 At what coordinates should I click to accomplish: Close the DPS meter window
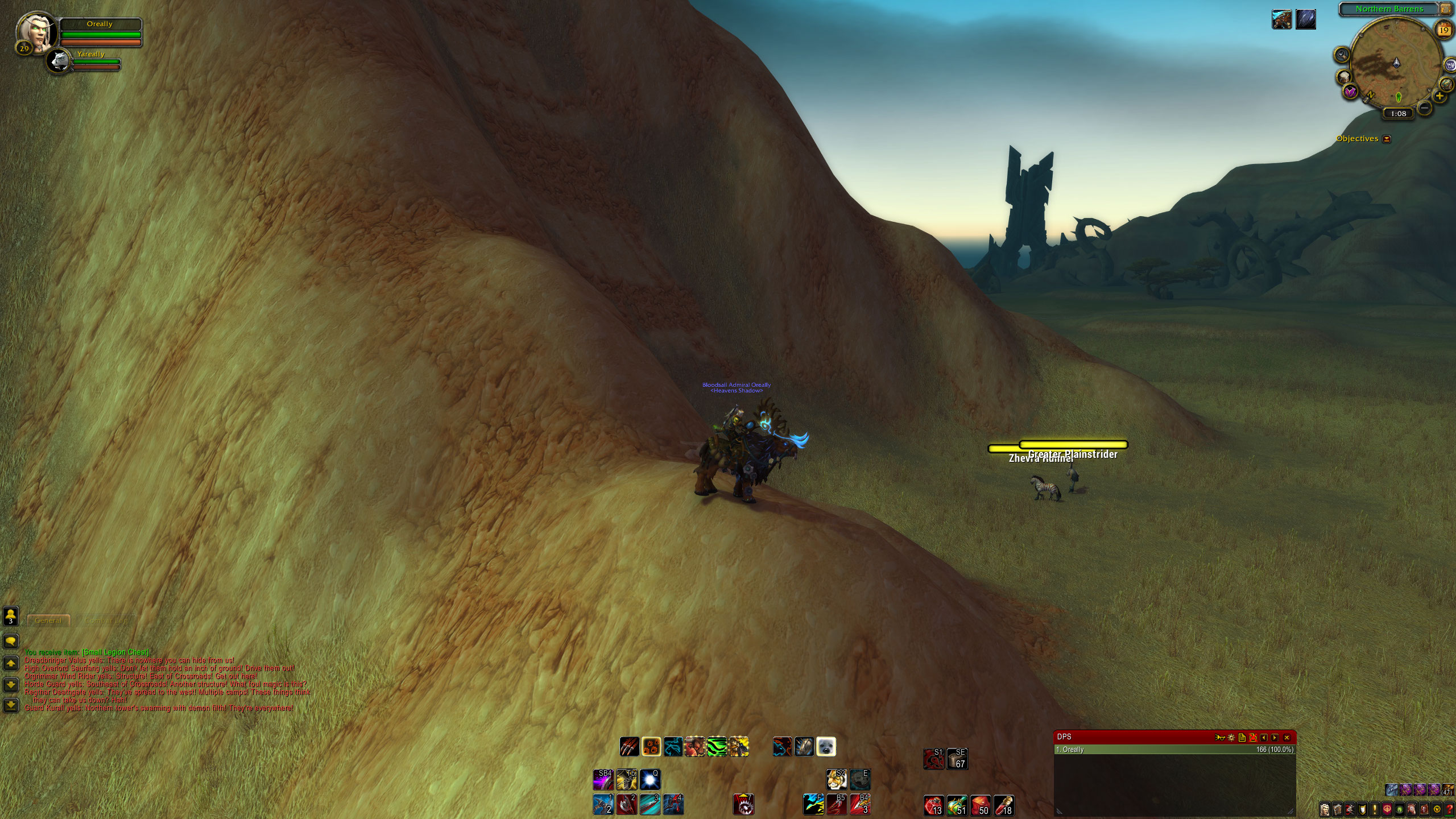point(1287,738)
